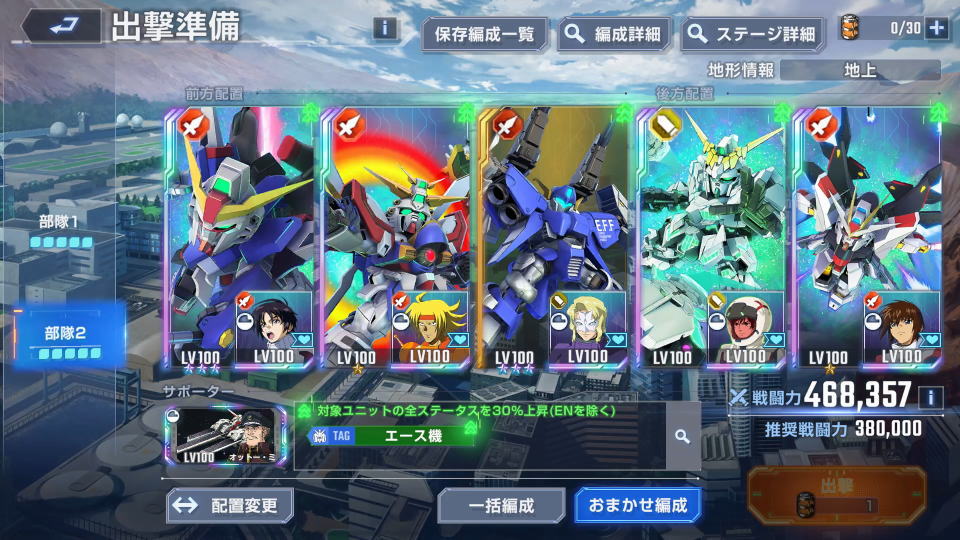Open the info icon next to 戦闘力
This screenshot has height=540, width=960.
click(x=930, y=398)
